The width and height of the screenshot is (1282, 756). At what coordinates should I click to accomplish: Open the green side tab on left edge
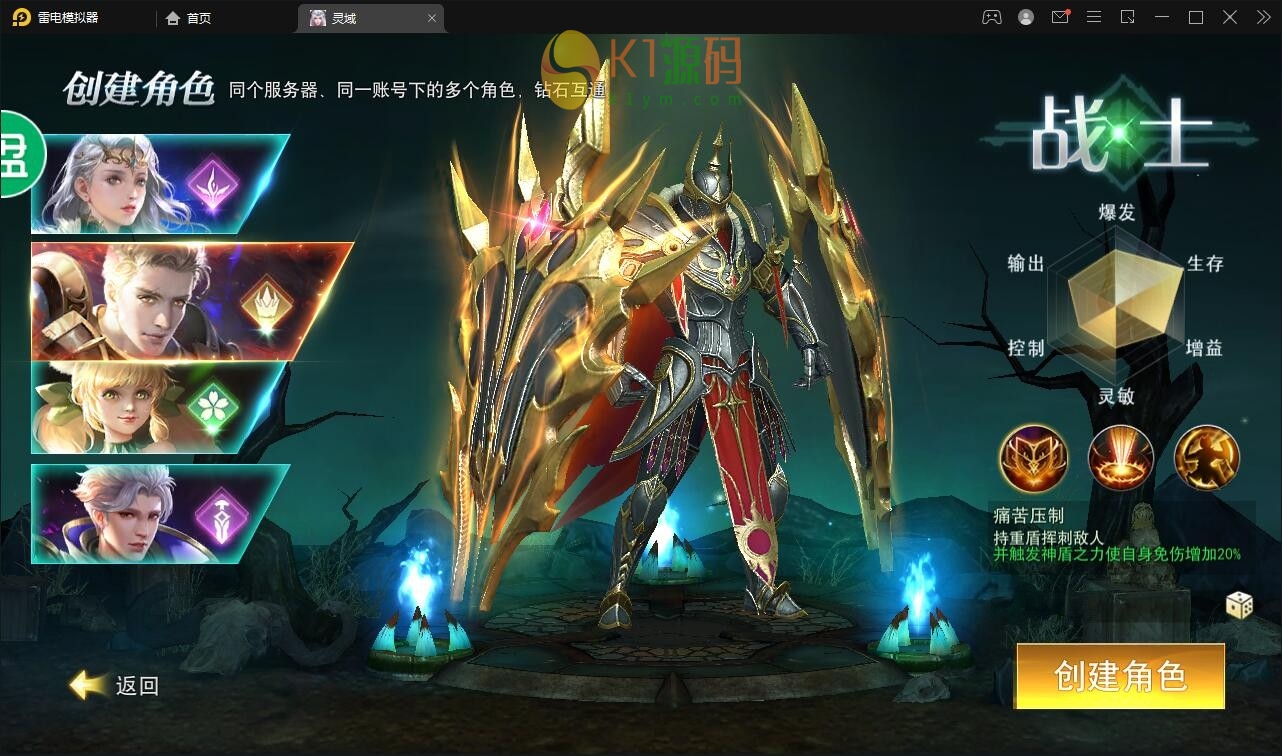pyautogui.click(x=20, y=154)
